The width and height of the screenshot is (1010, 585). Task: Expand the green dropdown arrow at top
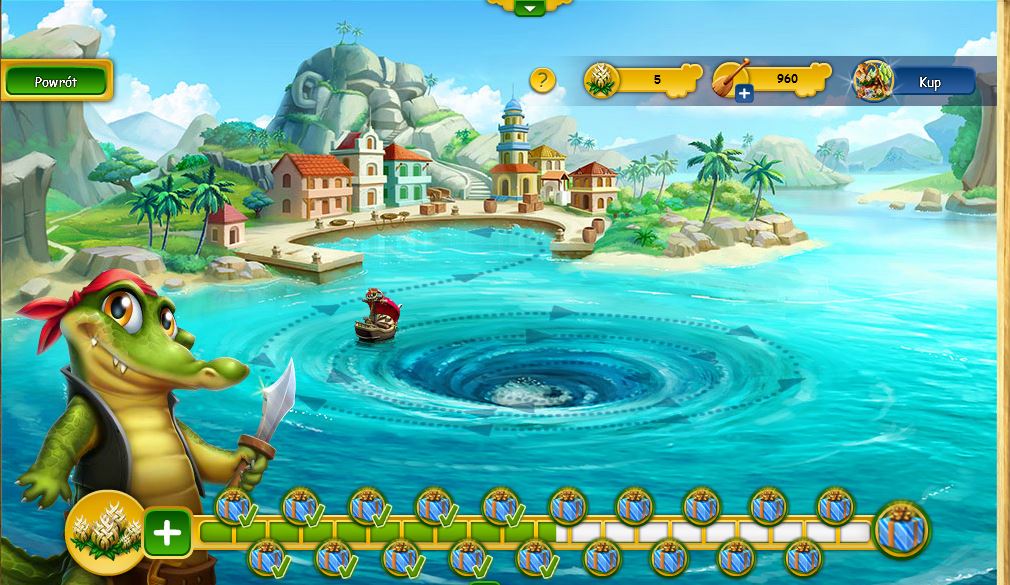click(530, 7)
